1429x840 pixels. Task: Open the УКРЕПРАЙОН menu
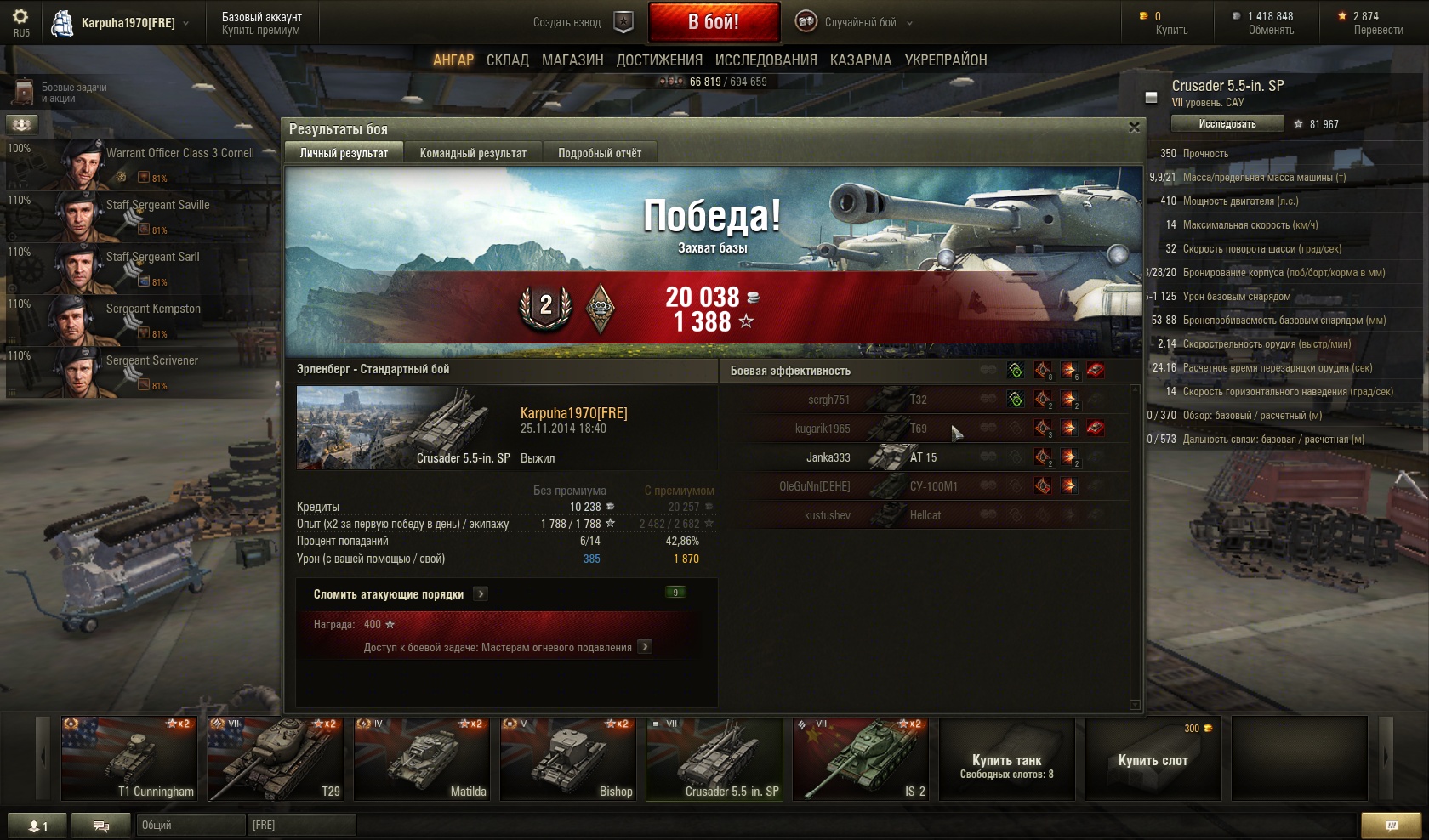(x=946, y=60)
